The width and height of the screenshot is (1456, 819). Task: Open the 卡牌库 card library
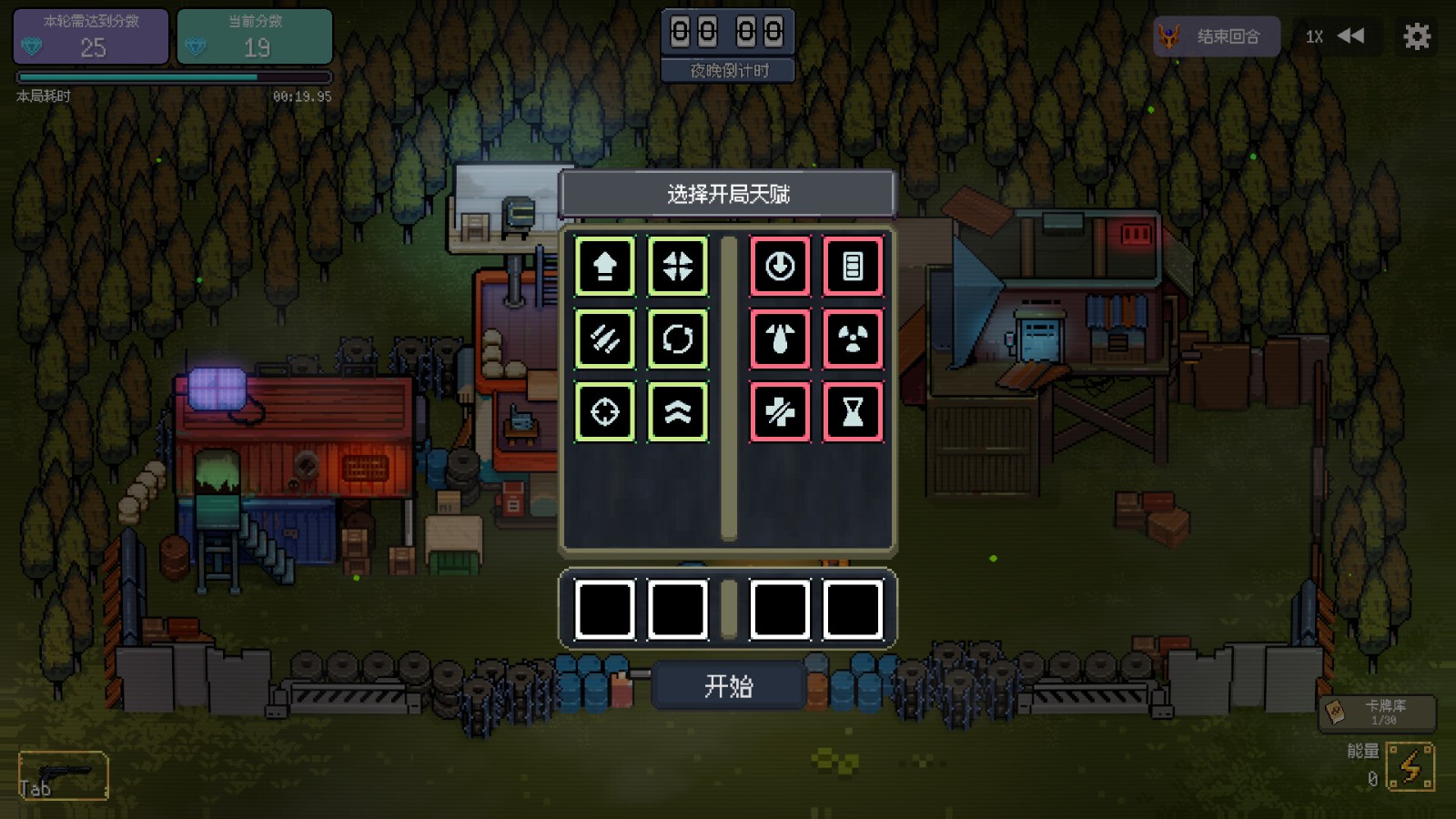1377,713
